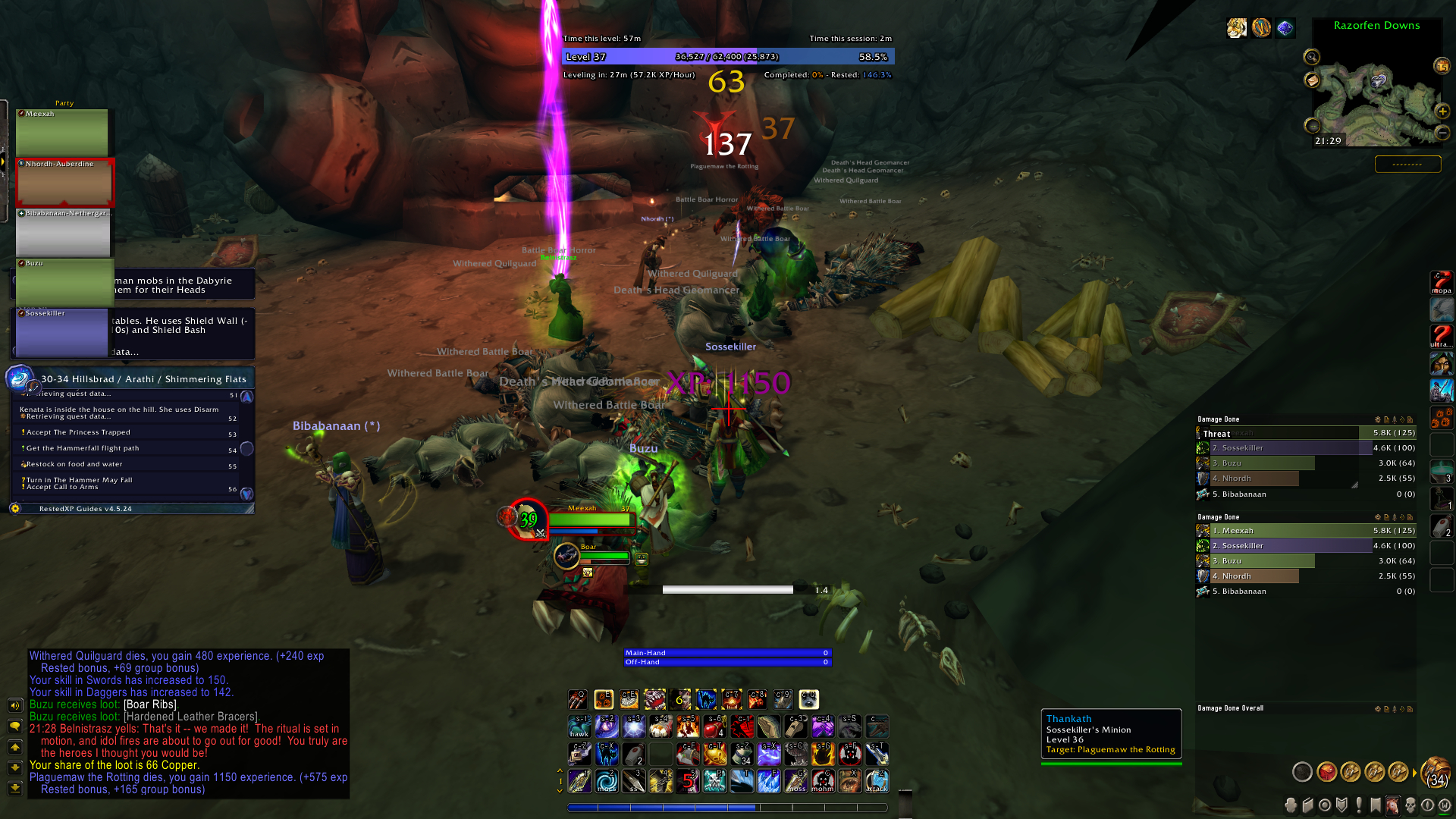This screenshot has width=1456, height=819.
Task: Activate the blue swirl ability on slot 2
Action: [x=607, y=780]
